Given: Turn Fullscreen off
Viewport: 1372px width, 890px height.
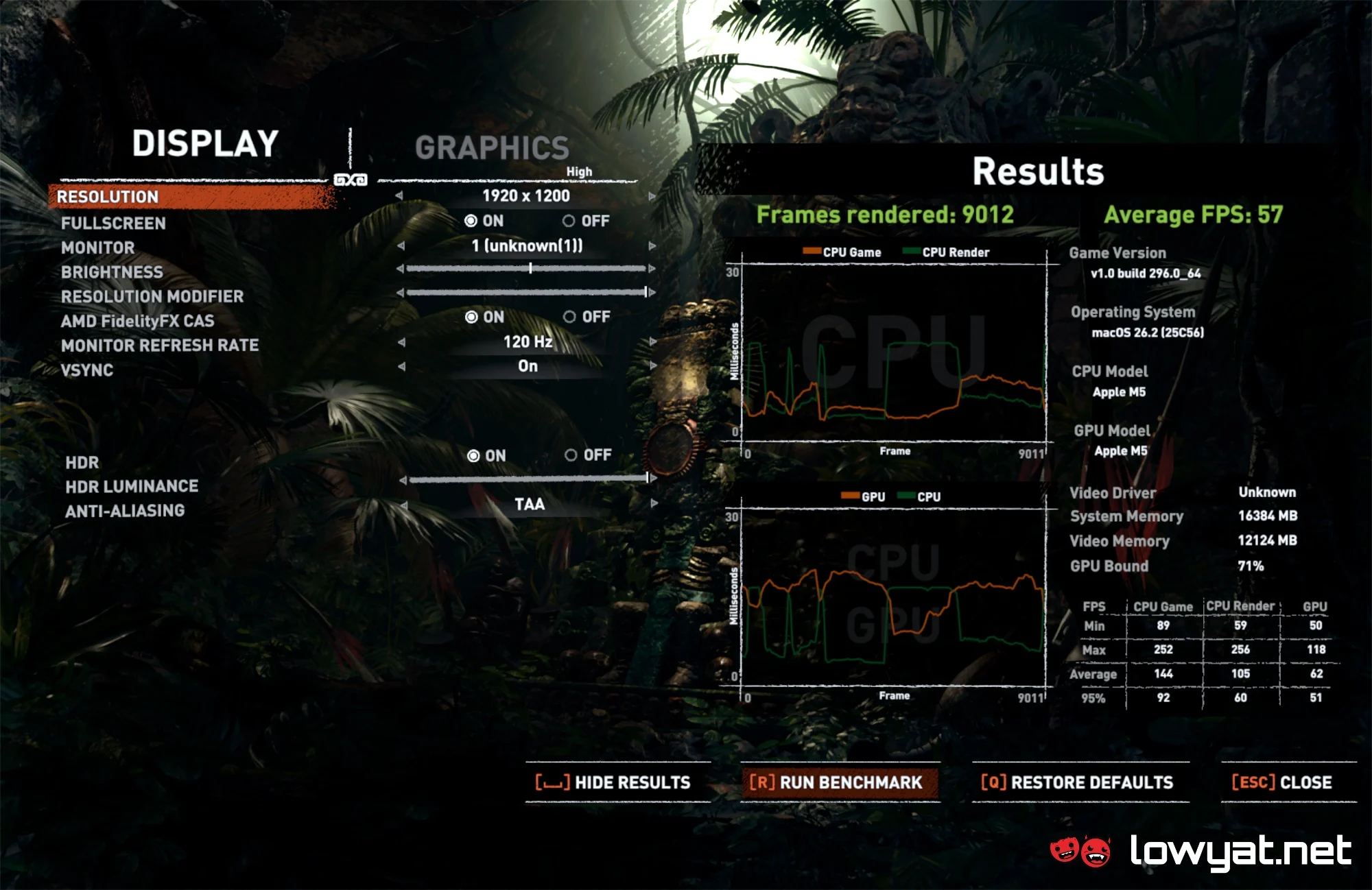Looking at the screenshot, I should [569, 221].
